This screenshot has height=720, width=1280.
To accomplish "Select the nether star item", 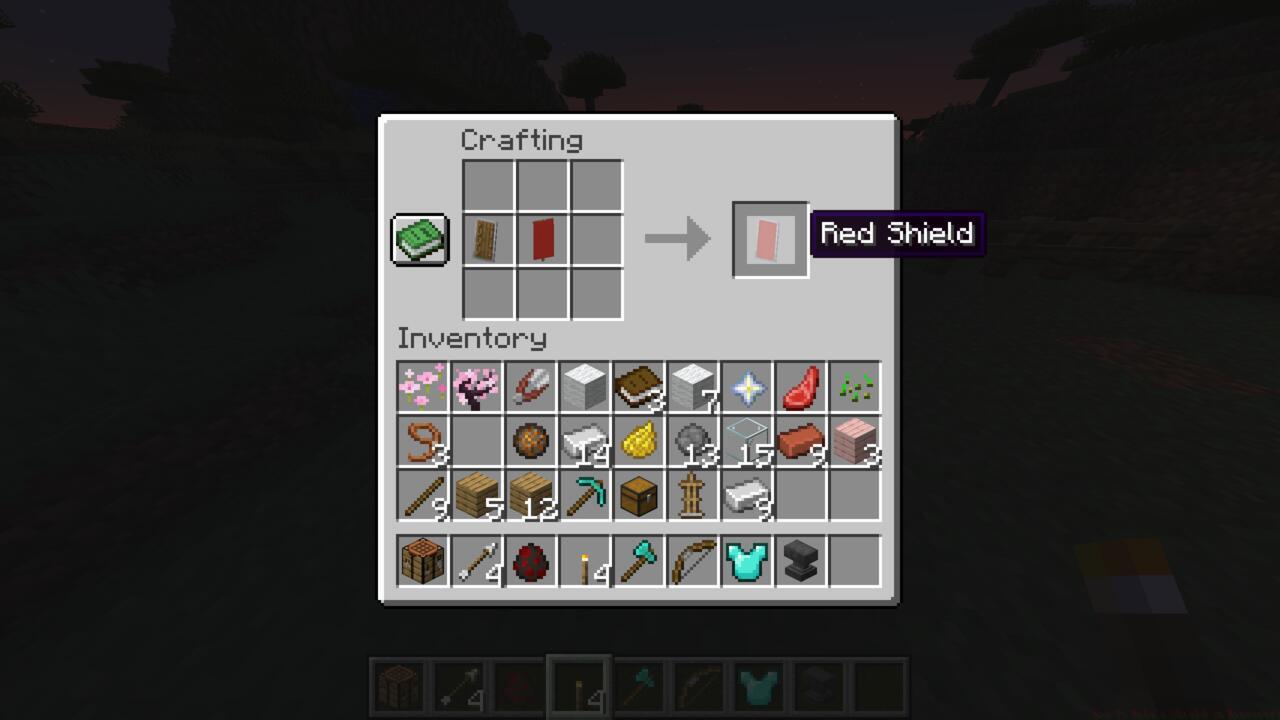I will pos(748,388).
